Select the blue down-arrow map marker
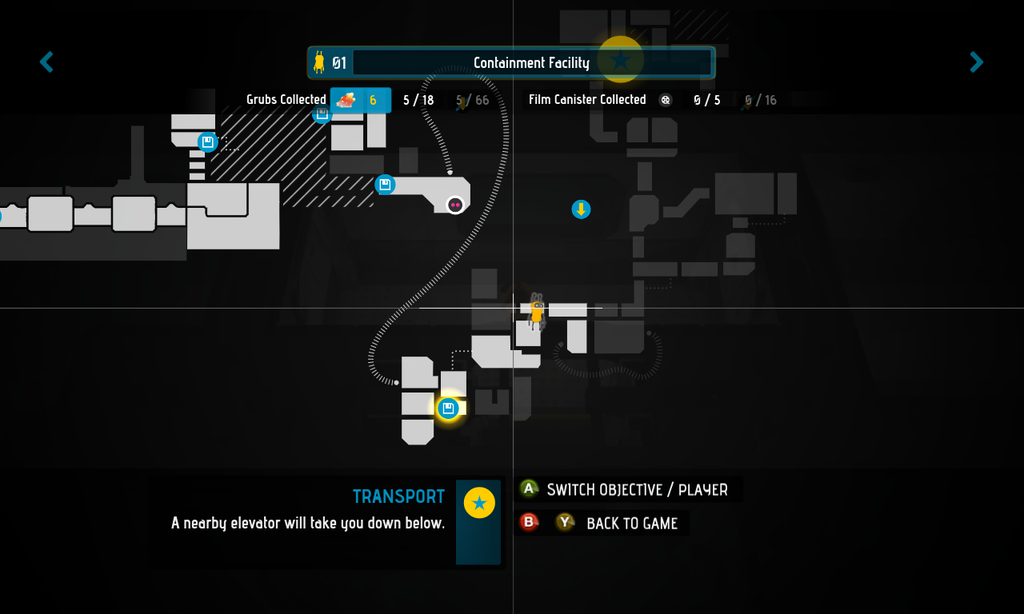The image size is (1024, 614). pyautogui.click(x=581, y=209)
